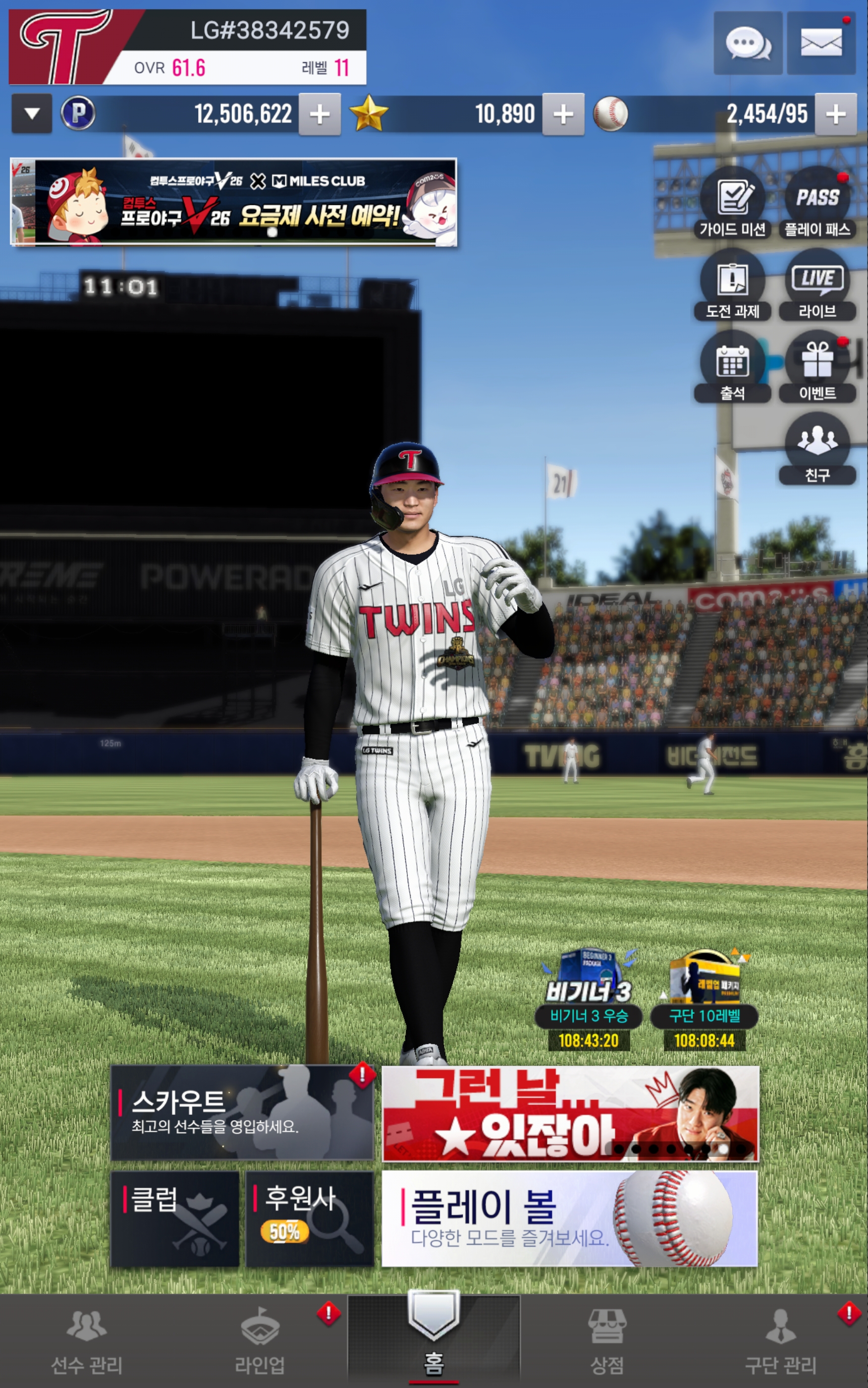Viewport: 868px width, 1388px height.
Task: Switch to the 상점 shop tab
Action: point(607,1341)
